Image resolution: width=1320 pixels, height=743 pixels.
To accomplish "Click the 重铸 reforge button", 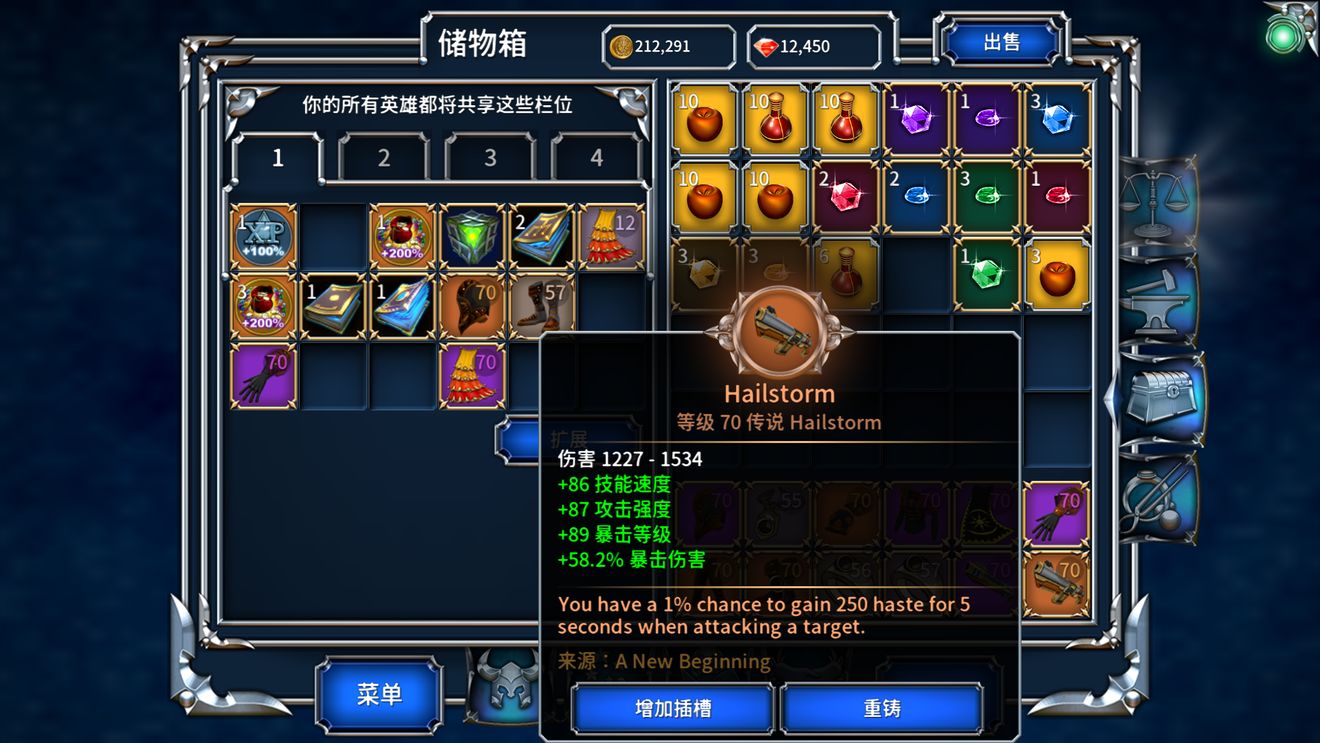I will point(882,709).
